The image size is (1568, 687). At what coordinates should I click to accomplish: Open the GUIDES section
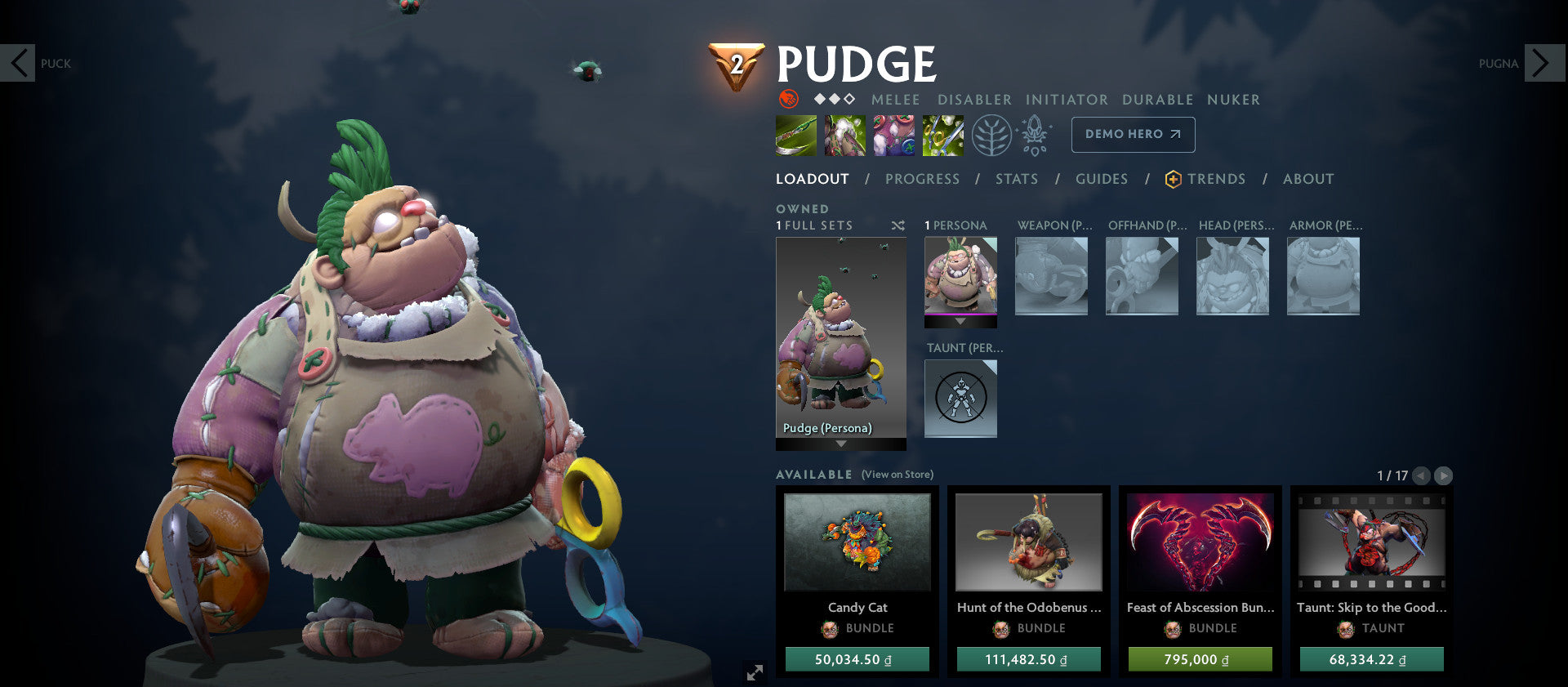1102,179
